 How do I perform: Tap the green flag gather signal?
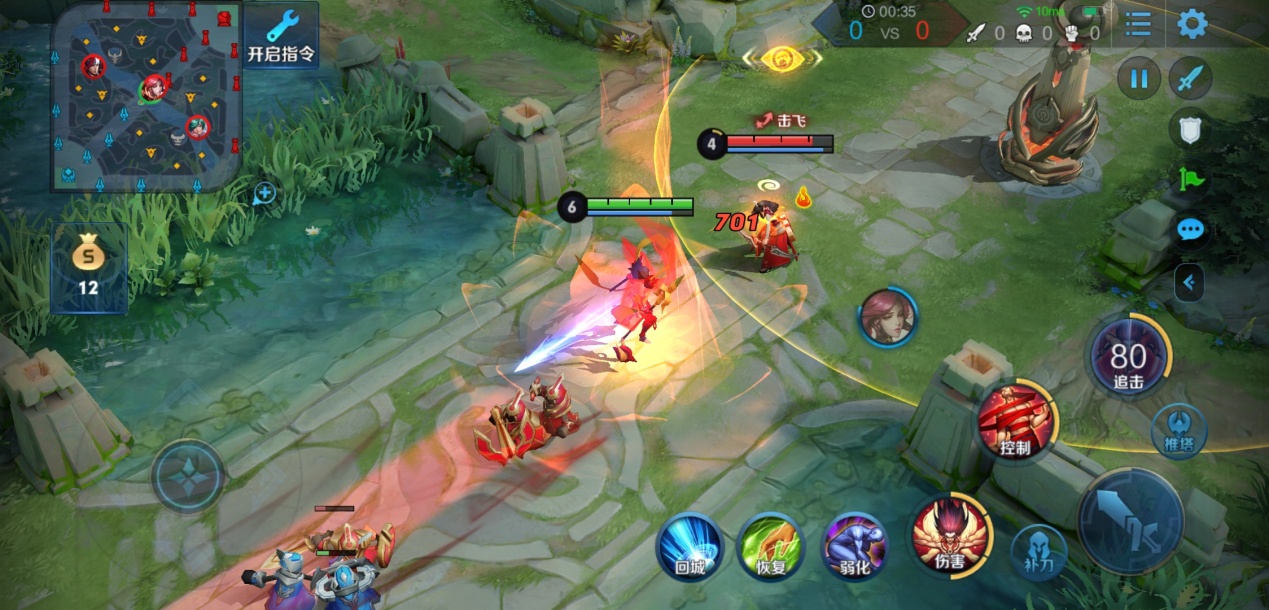click(x=1190, y=180)
